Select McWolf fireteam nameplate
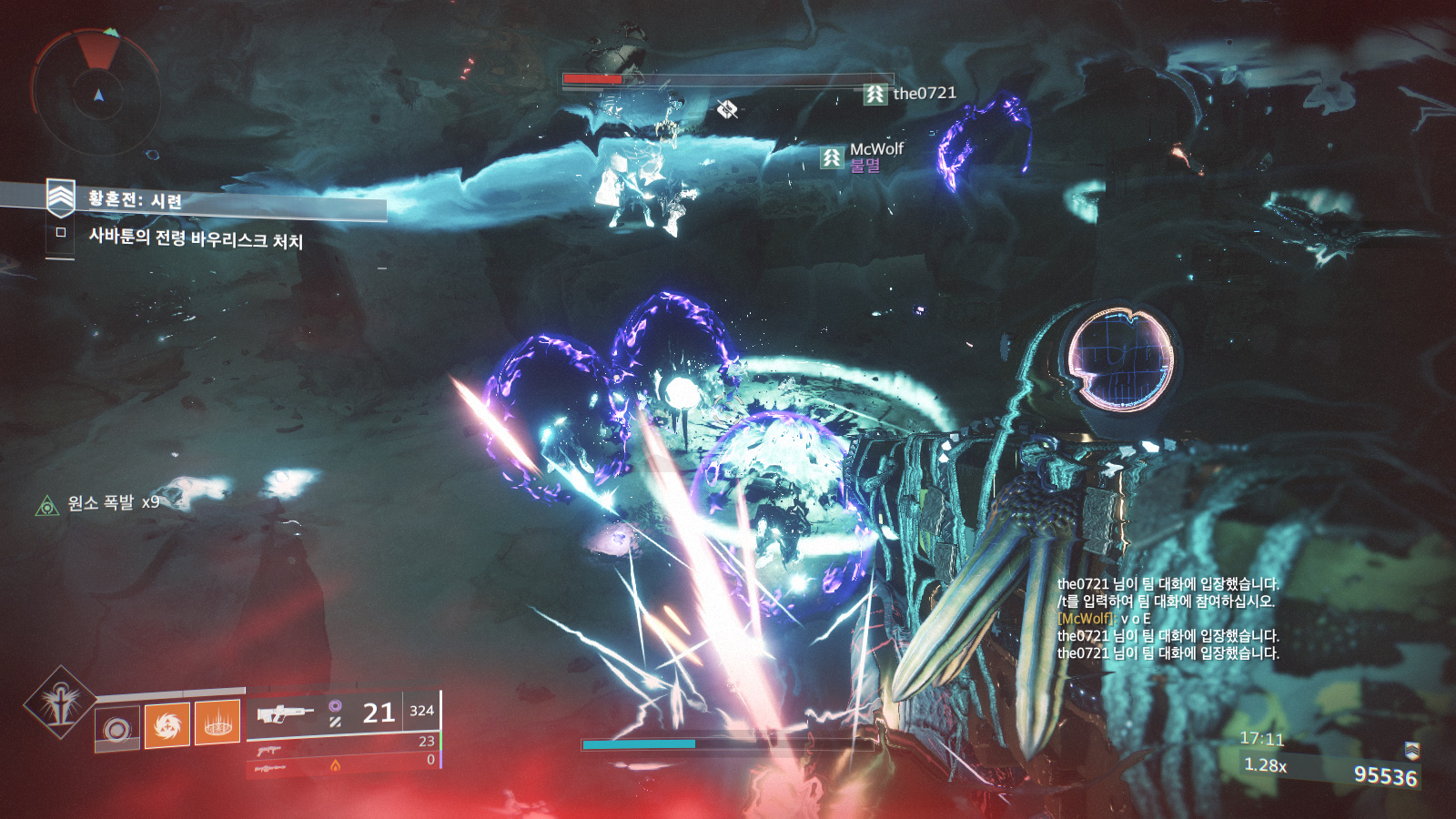1456x819 pixels. [863, 156]
